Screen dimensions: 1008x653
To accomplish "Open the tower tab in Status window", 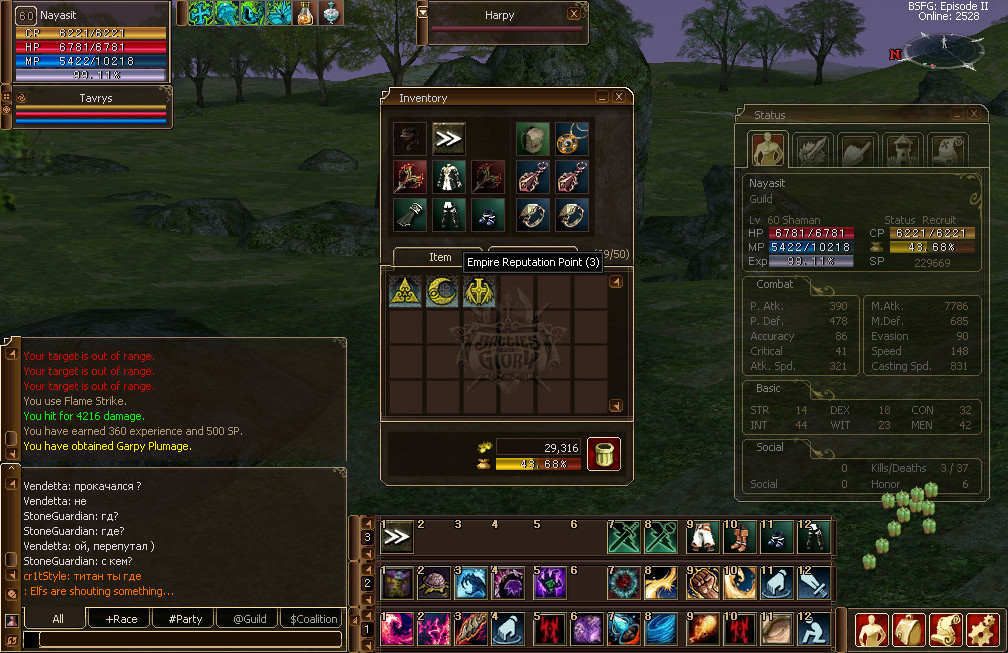I will tap(904, 150).
